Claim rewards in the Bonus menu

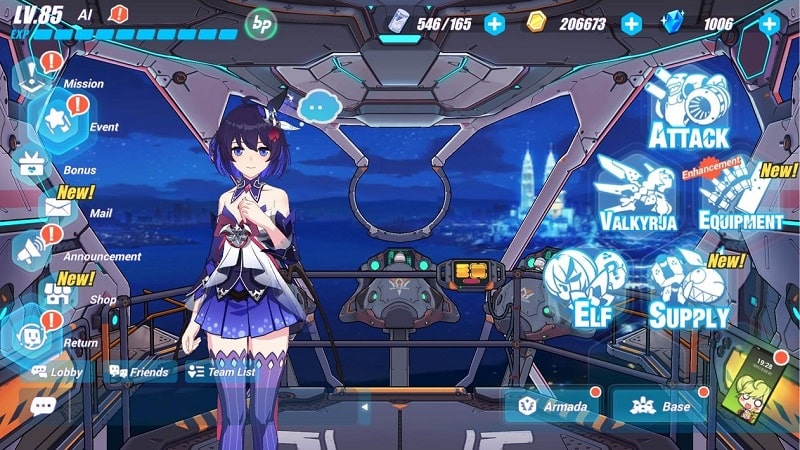tap(32, 164)
